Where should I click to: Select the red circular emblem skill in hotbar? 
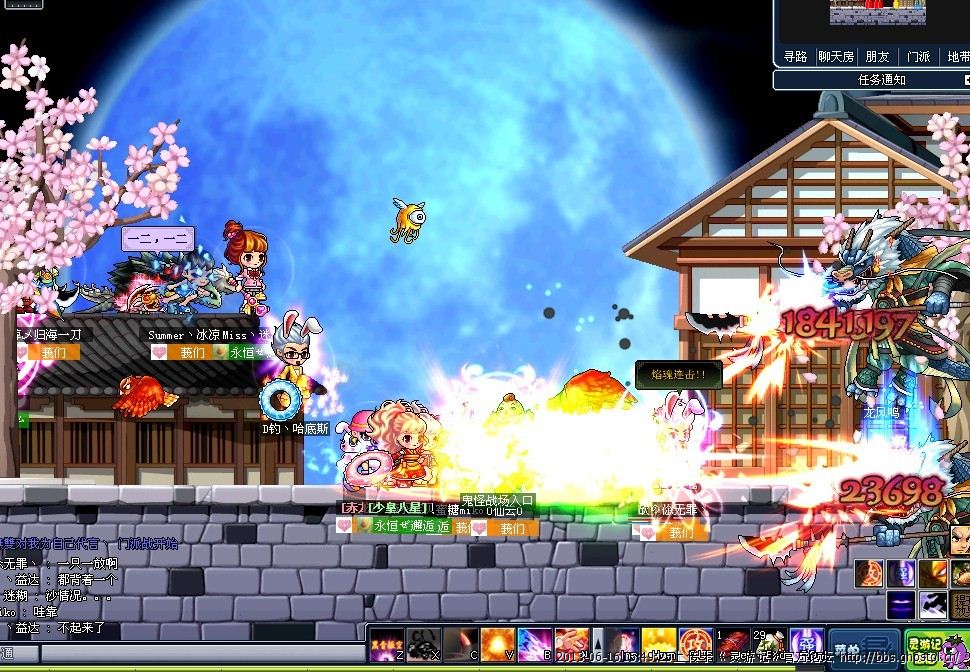point(695,644)
